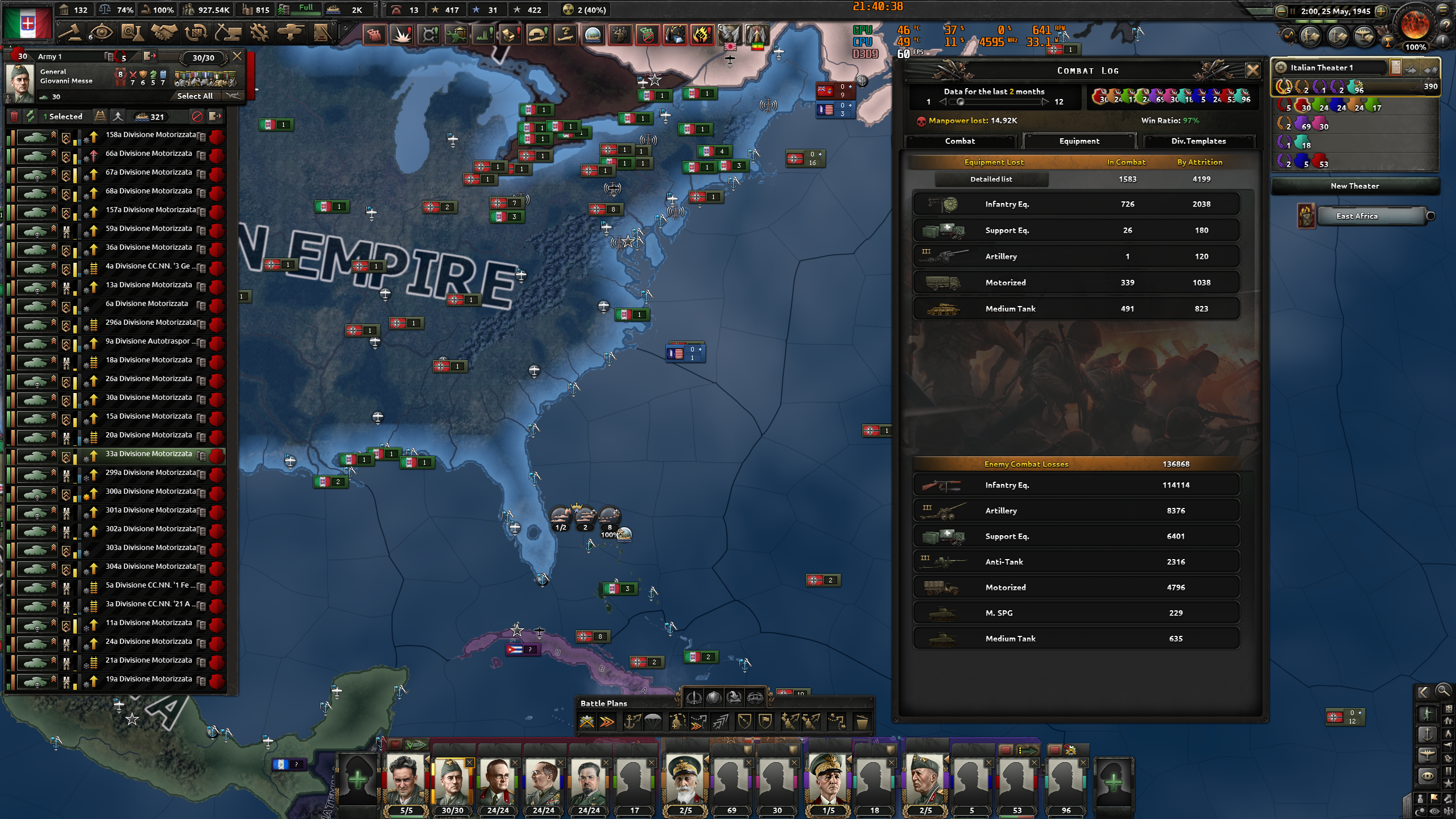Switch to the Div. Templates tab

tap(1200, 141)
